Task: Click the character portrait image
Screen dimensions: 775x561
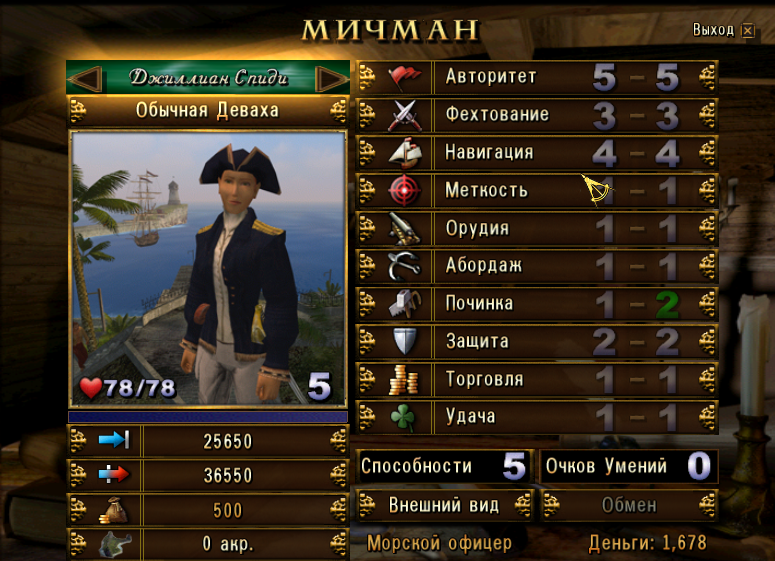Action: coord(207,268)
